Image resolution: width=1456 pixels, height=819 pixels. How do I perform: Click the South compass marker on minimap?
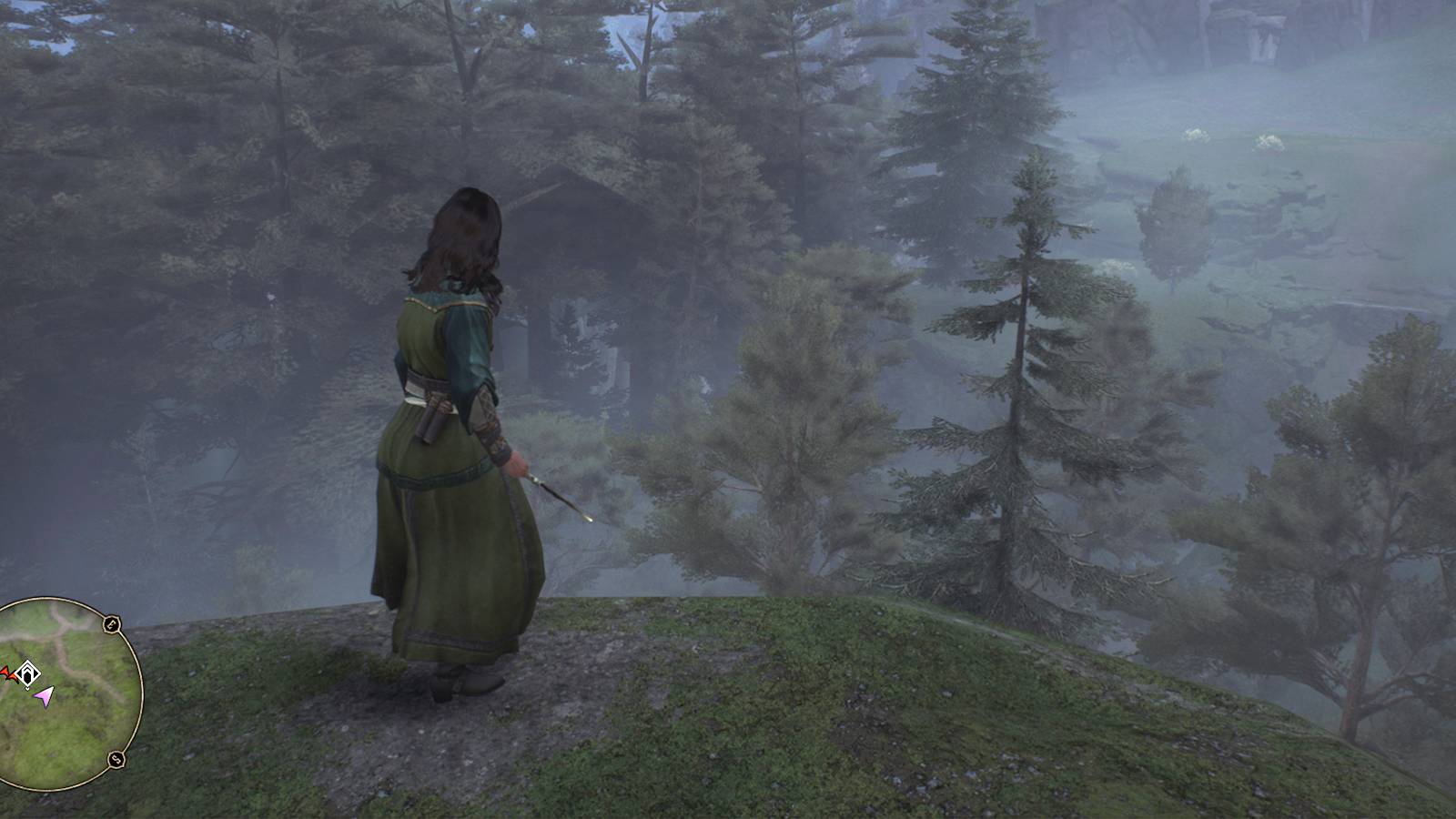click(116, 758)
